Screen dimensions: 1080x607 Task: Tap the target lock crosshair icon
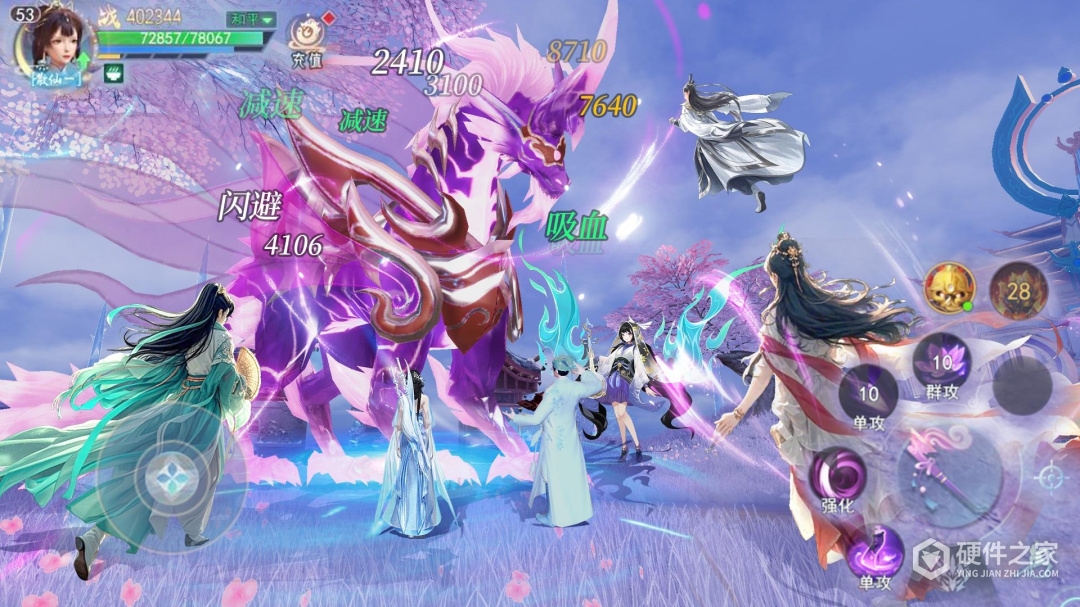coord(1050,478)
